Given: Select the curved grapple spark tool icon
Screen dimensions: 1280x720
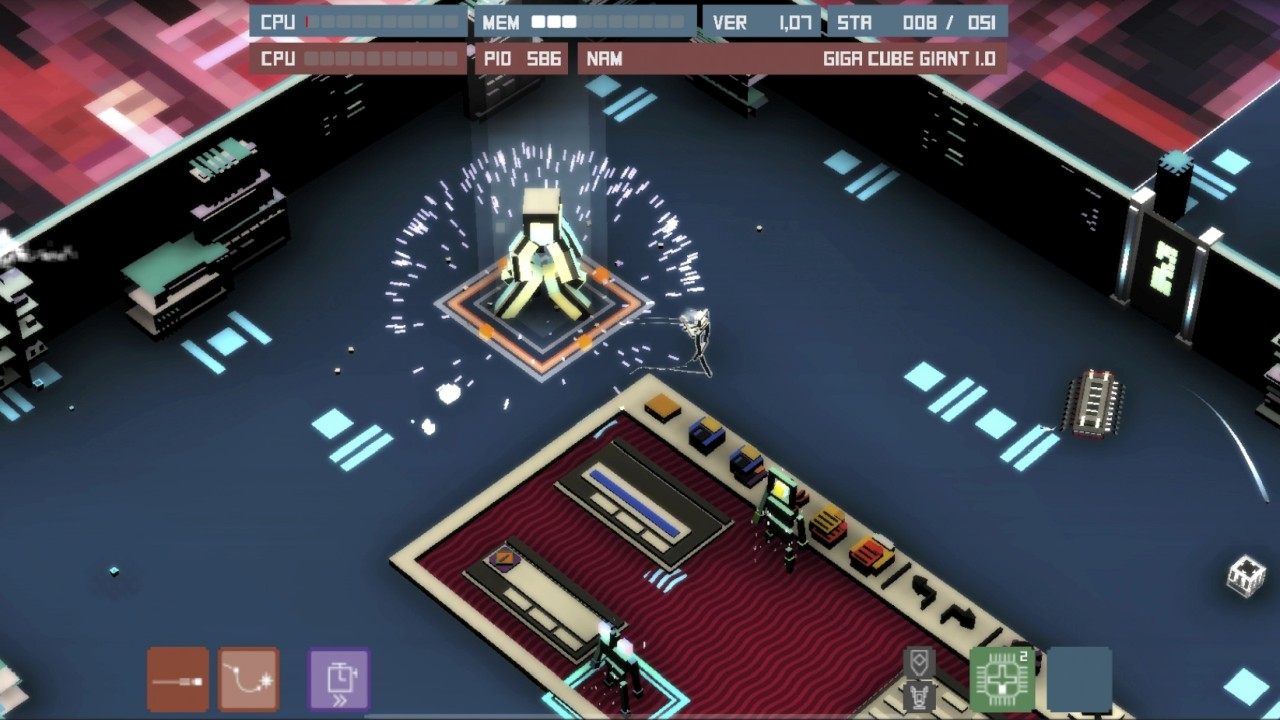Looking at the screenshot, I should pos(247,678).
